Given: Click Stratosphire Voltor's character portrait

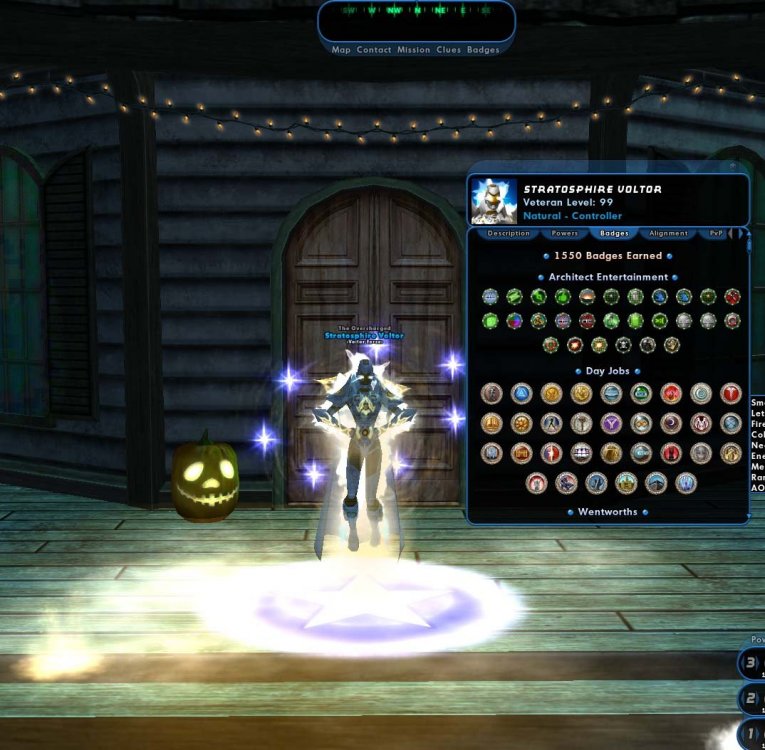Looking at the screenshot, I should (x=494, y=200).
